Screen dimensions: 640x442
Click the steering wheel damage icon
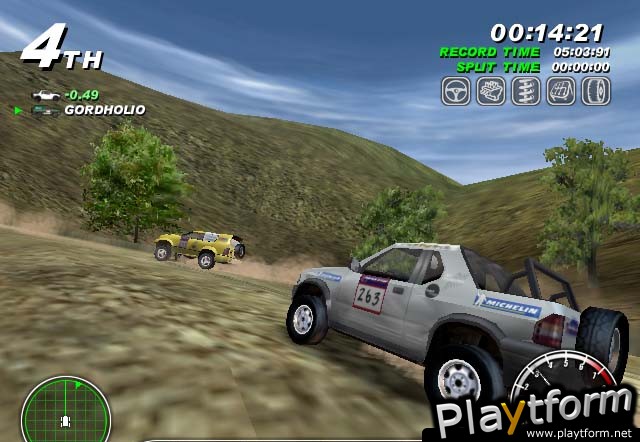456,91
